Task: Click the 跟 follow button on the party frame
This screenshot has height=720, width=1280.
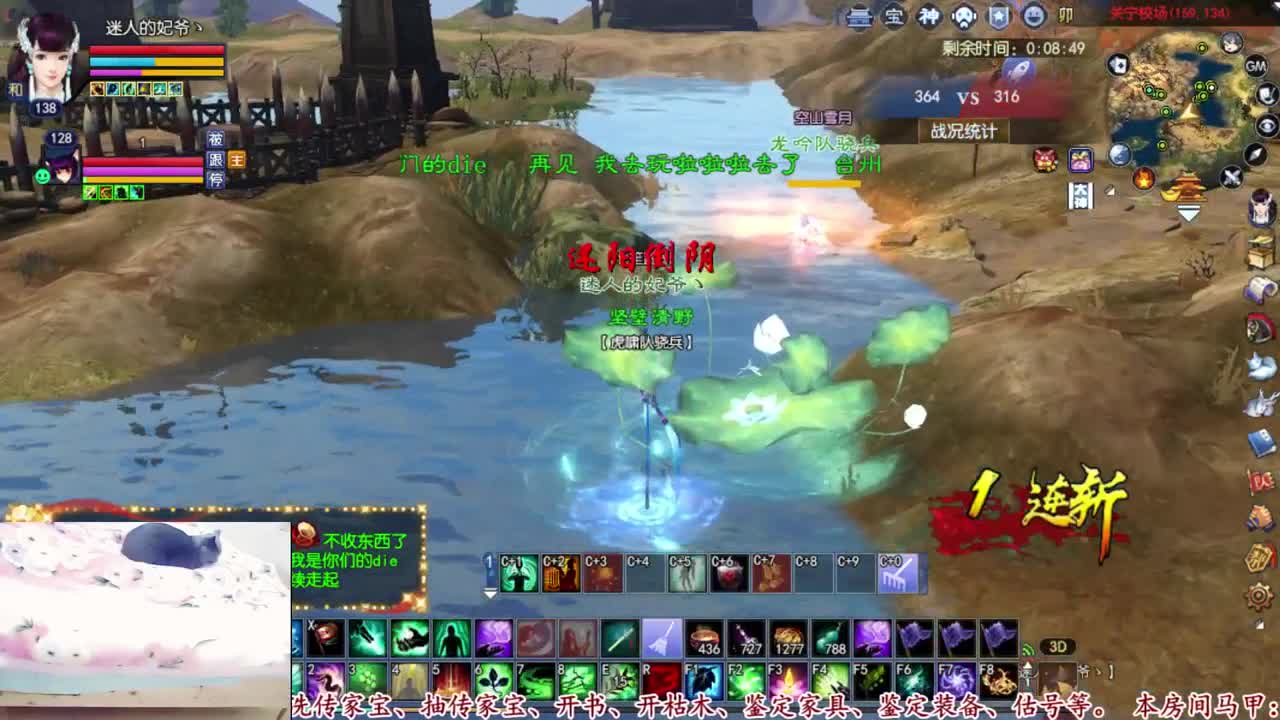Action: point(216,160)
